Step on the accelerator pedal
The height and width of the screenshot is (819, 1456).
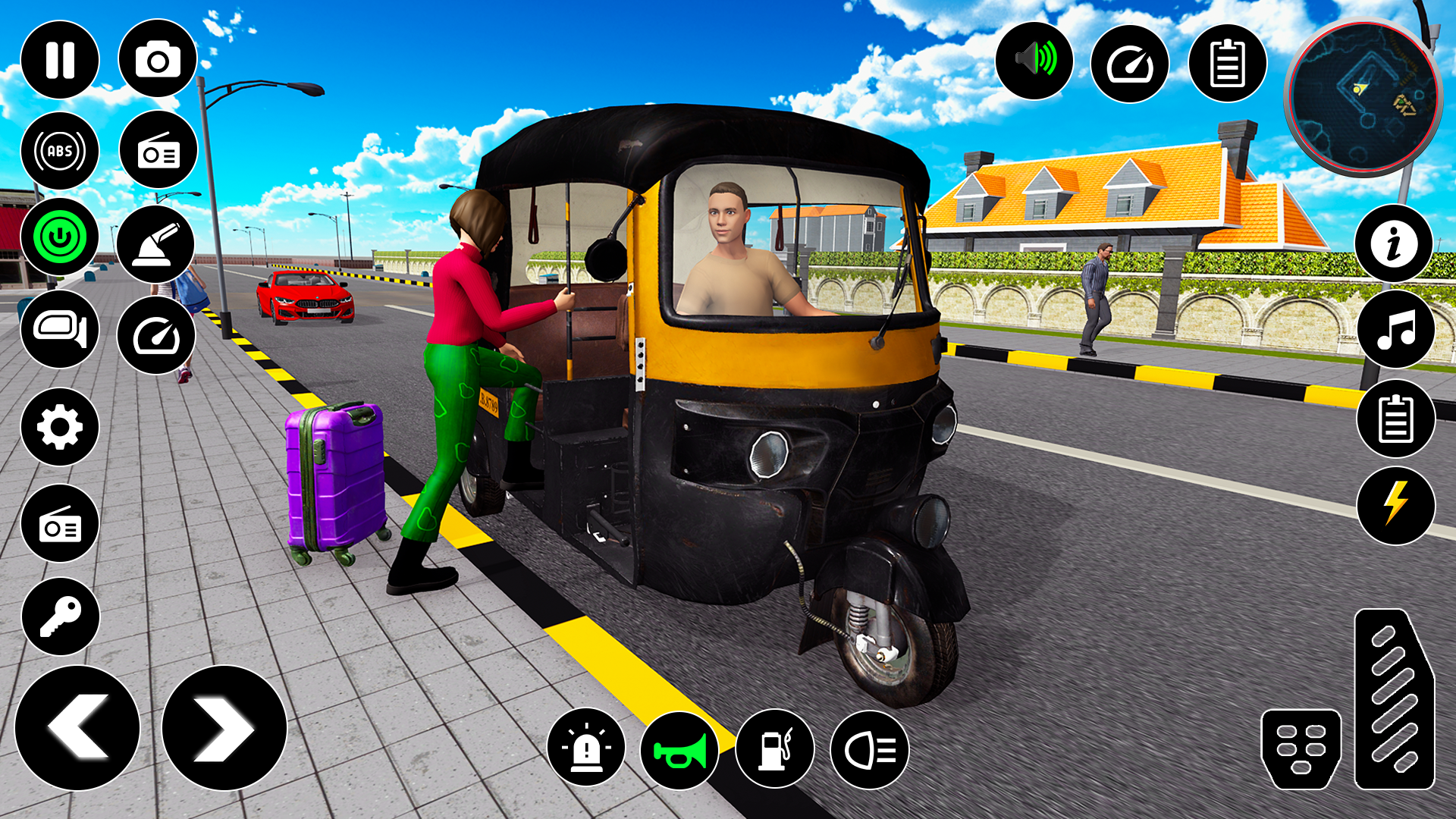point(1394,698)
